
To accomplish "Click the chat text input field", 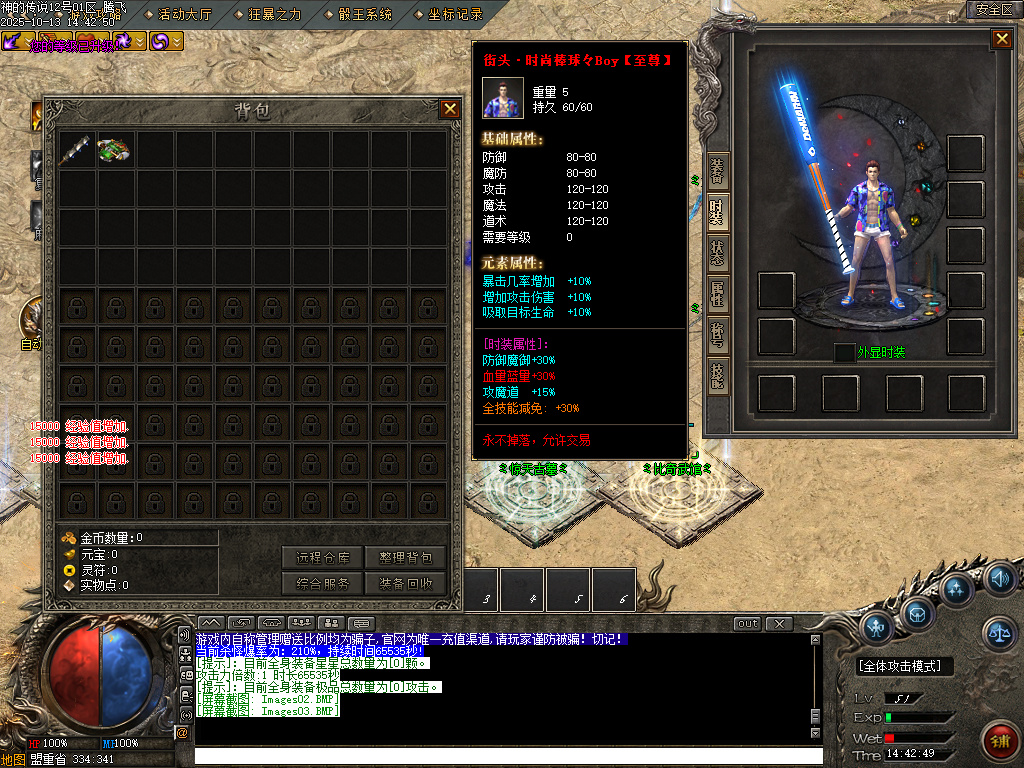I will pyautogui.click(x=500, y=756).
